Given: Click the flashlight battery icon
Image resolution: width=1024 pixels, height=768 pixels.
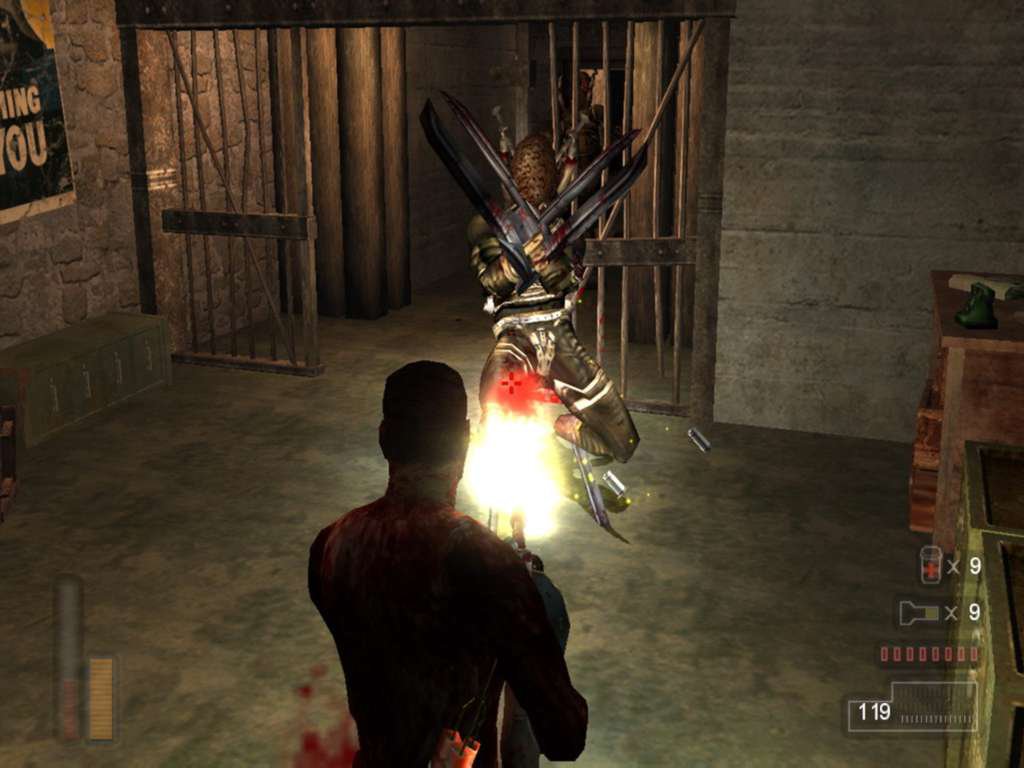Looking at the screenshot, I should (919, 613).
